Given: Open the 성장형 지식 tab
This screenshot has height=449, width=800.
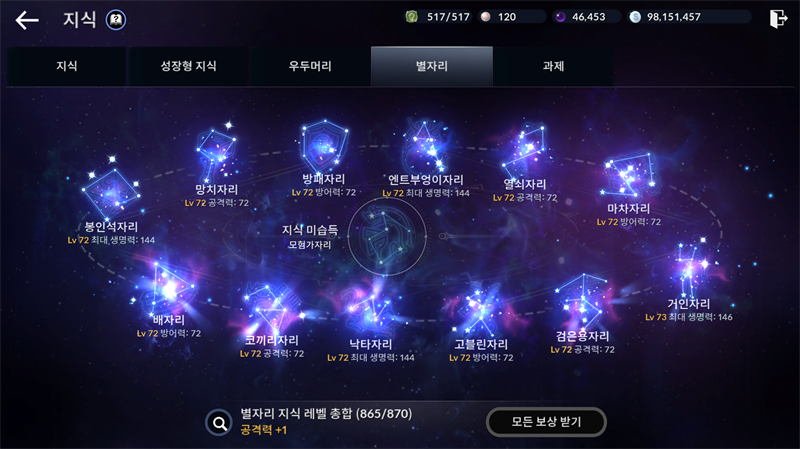Looking at the screenshot, I should pyautogui.click(x=188, y=67).
